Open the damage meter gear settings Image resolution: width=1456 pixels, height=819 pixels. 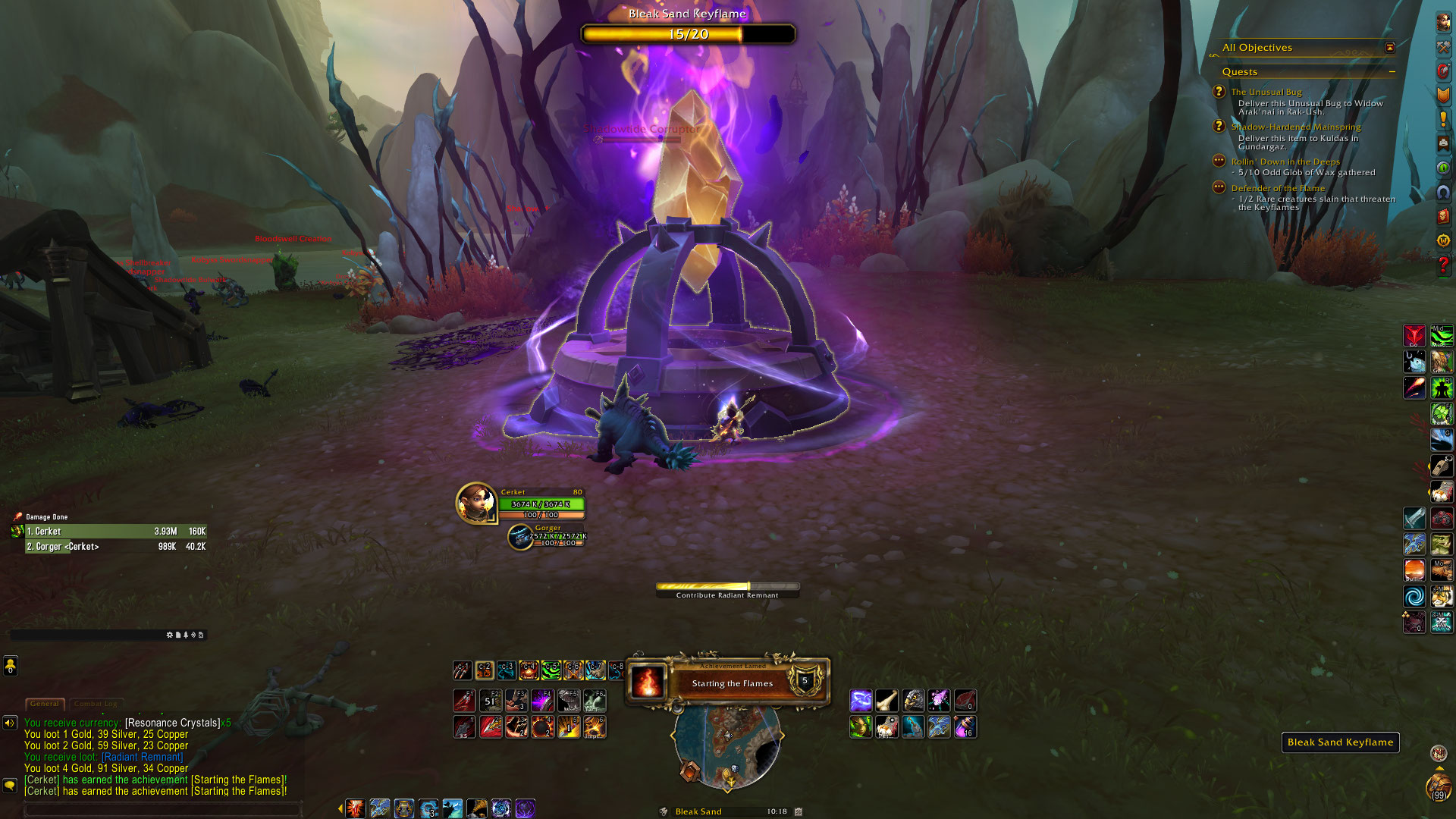169,635
